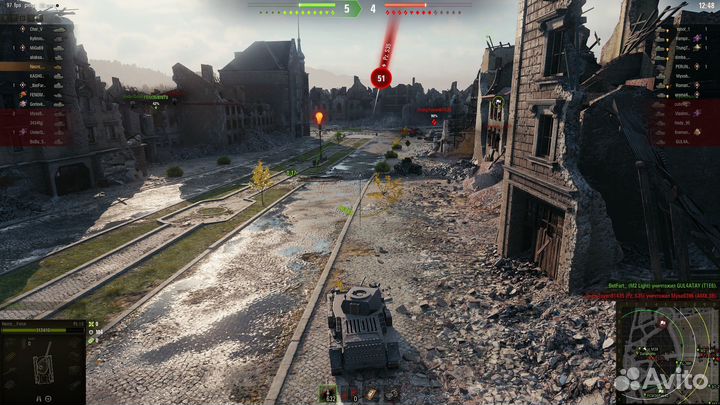Image resolution: width=720 pixels, height=405 pixels.
Task: Select player Cher_V in the allied team list
Action: 38,28
